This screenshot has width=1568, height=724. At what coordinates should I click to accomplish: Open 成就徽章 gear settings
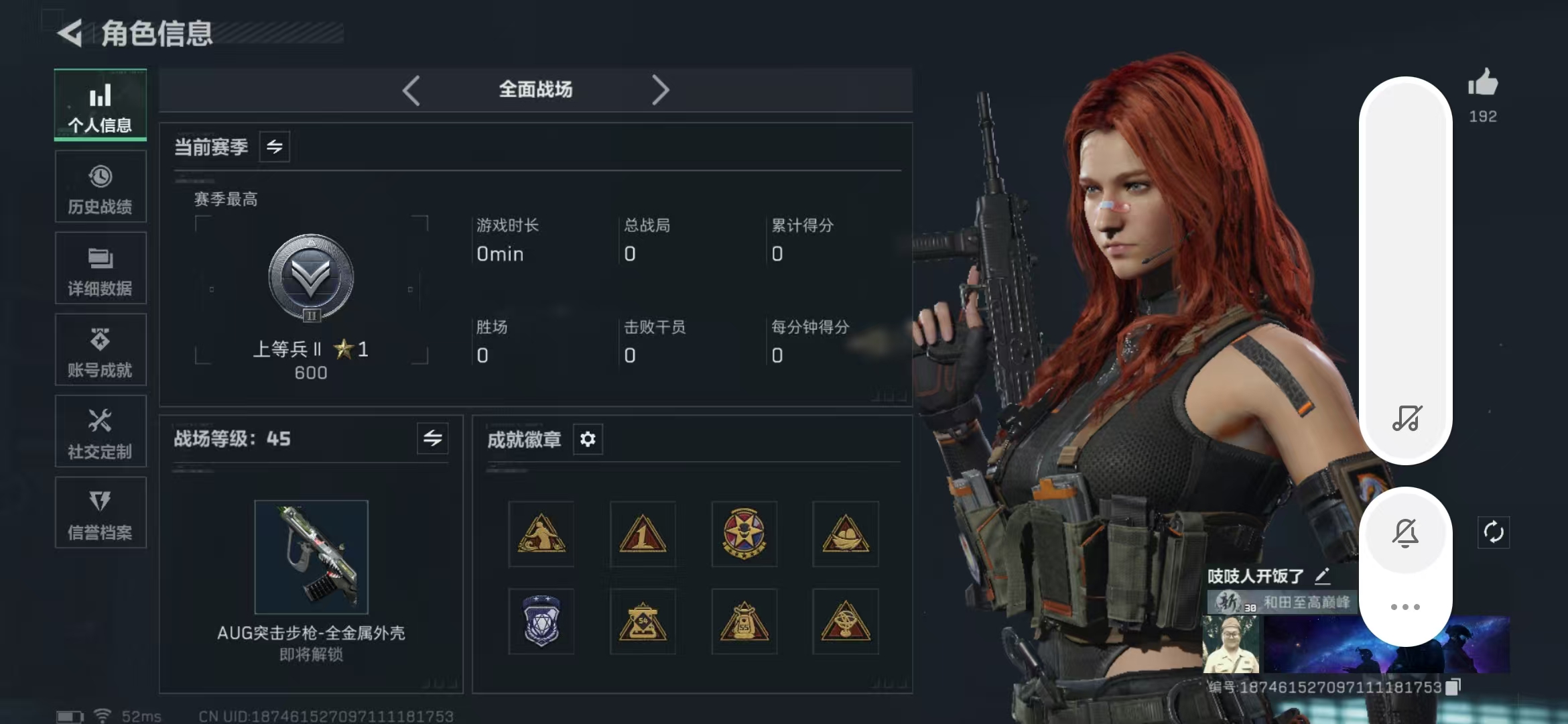point(588,439)
